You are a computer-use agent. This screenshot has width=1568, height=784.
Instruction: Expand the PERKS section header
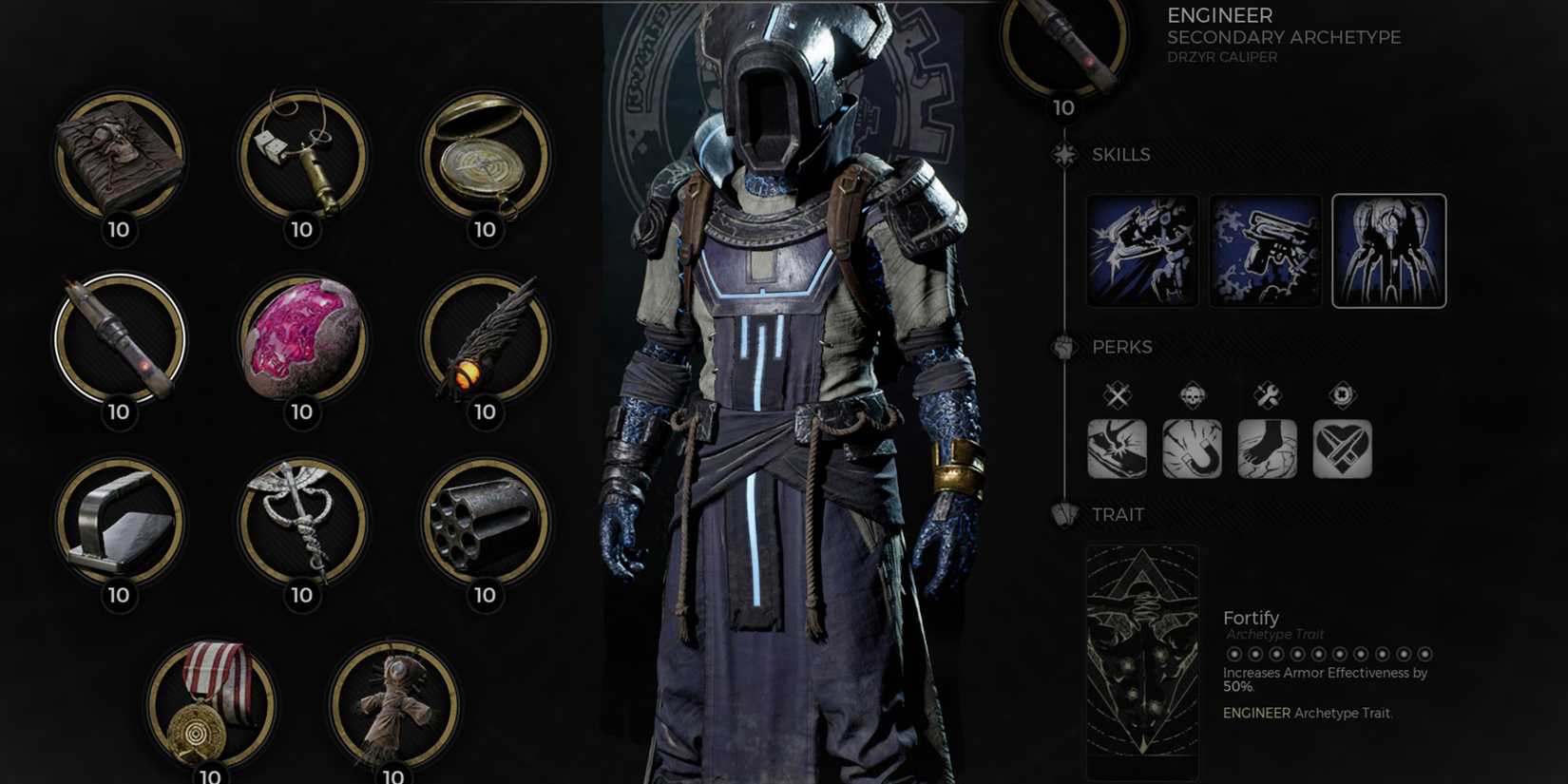point(1124,347)
